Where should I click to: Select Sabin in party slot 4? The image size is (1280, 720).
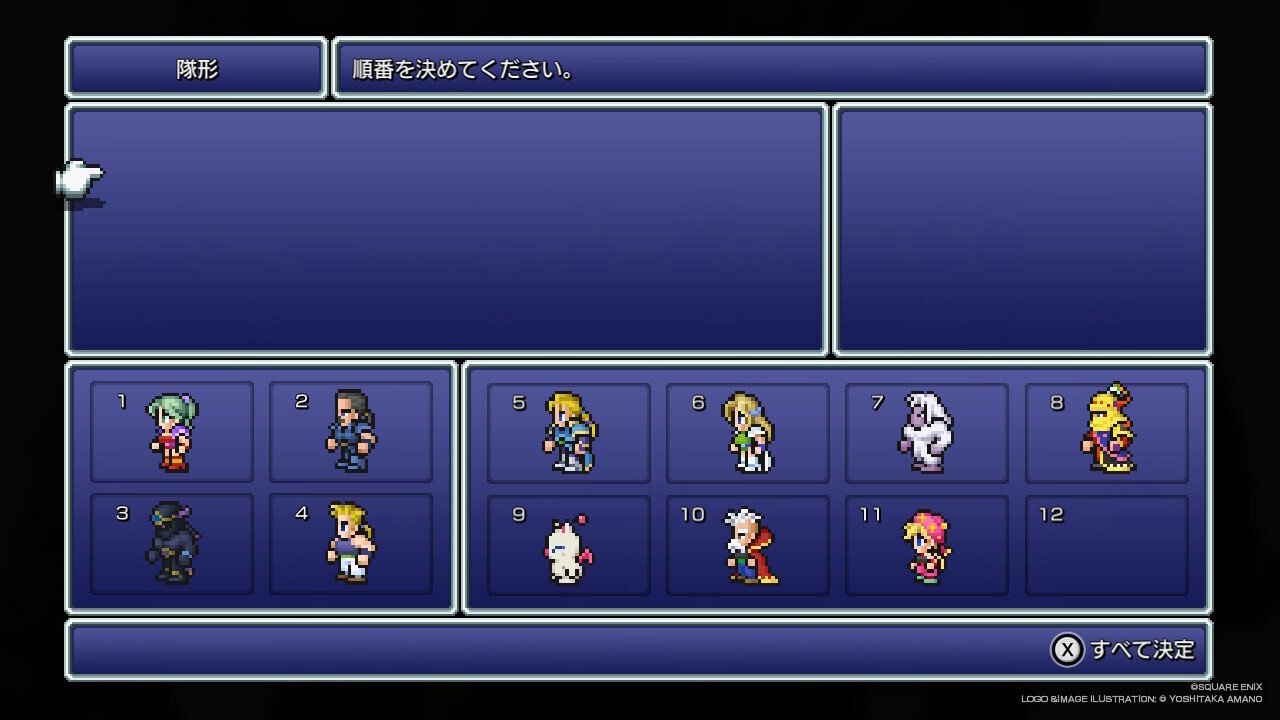(350, 543)
